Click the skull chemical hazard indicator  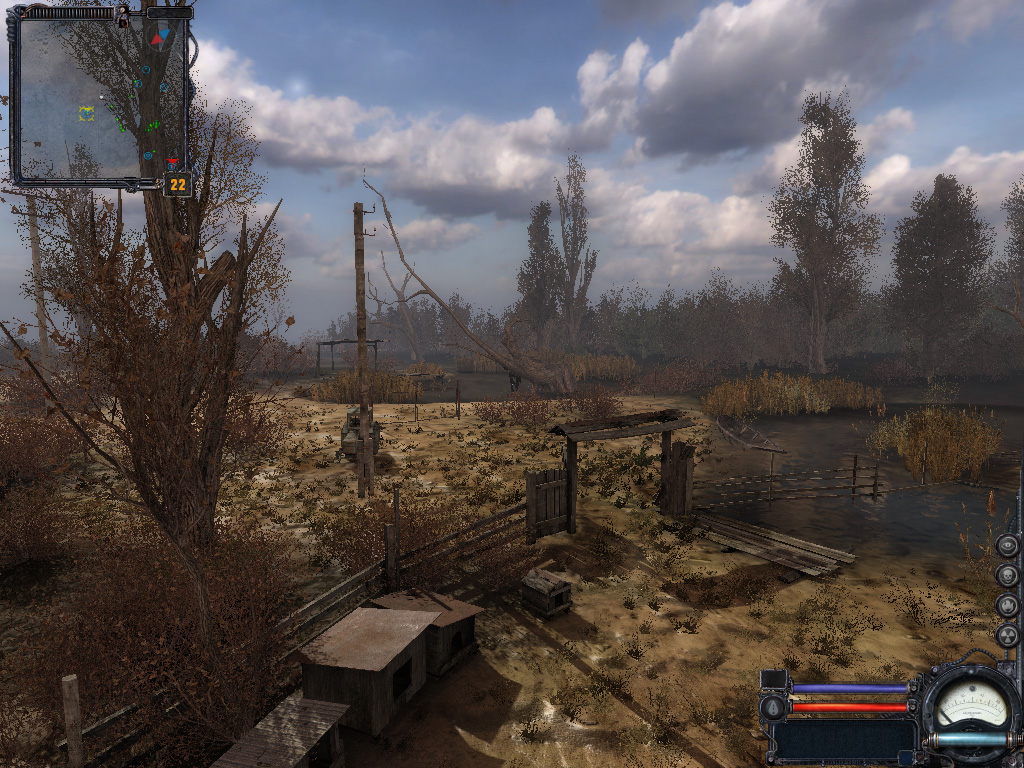tap(1007, 575)
